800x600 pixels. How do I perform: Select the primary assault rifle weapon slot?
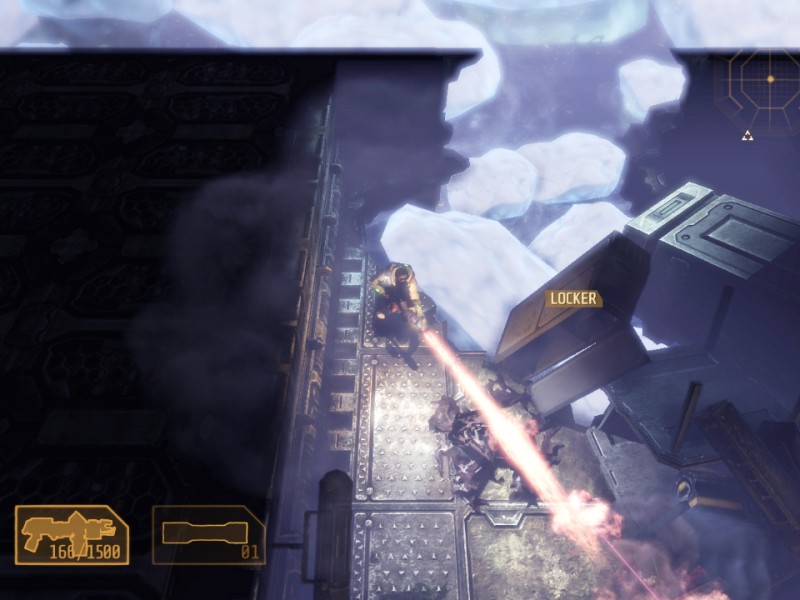[x=71, y=535]
